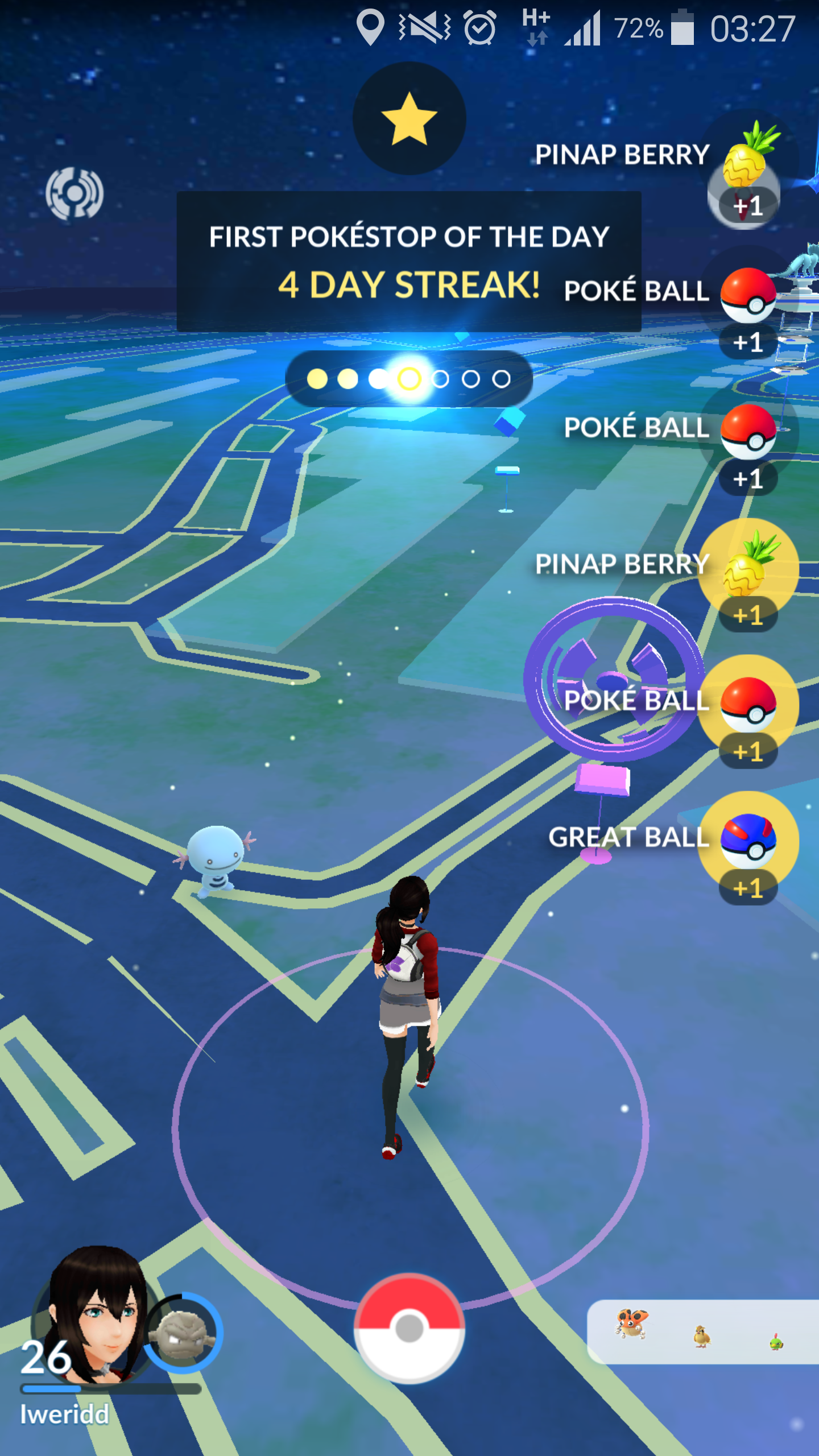Tap the Geodude buddy portrait
The image size is (819, 1456).
click(183, 1334)
